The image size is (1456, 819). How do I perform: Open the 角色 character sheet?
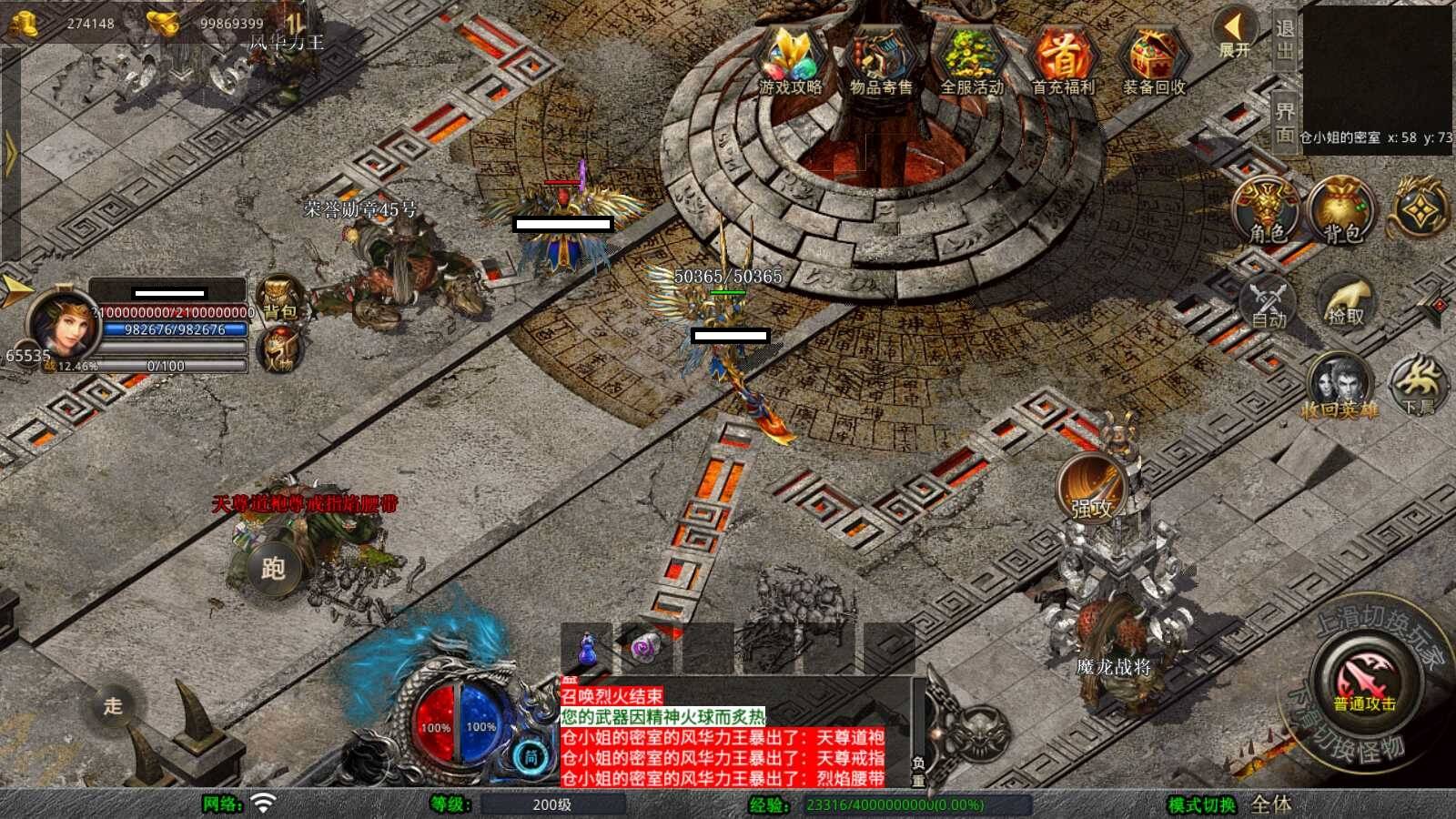coord(1267,211)
